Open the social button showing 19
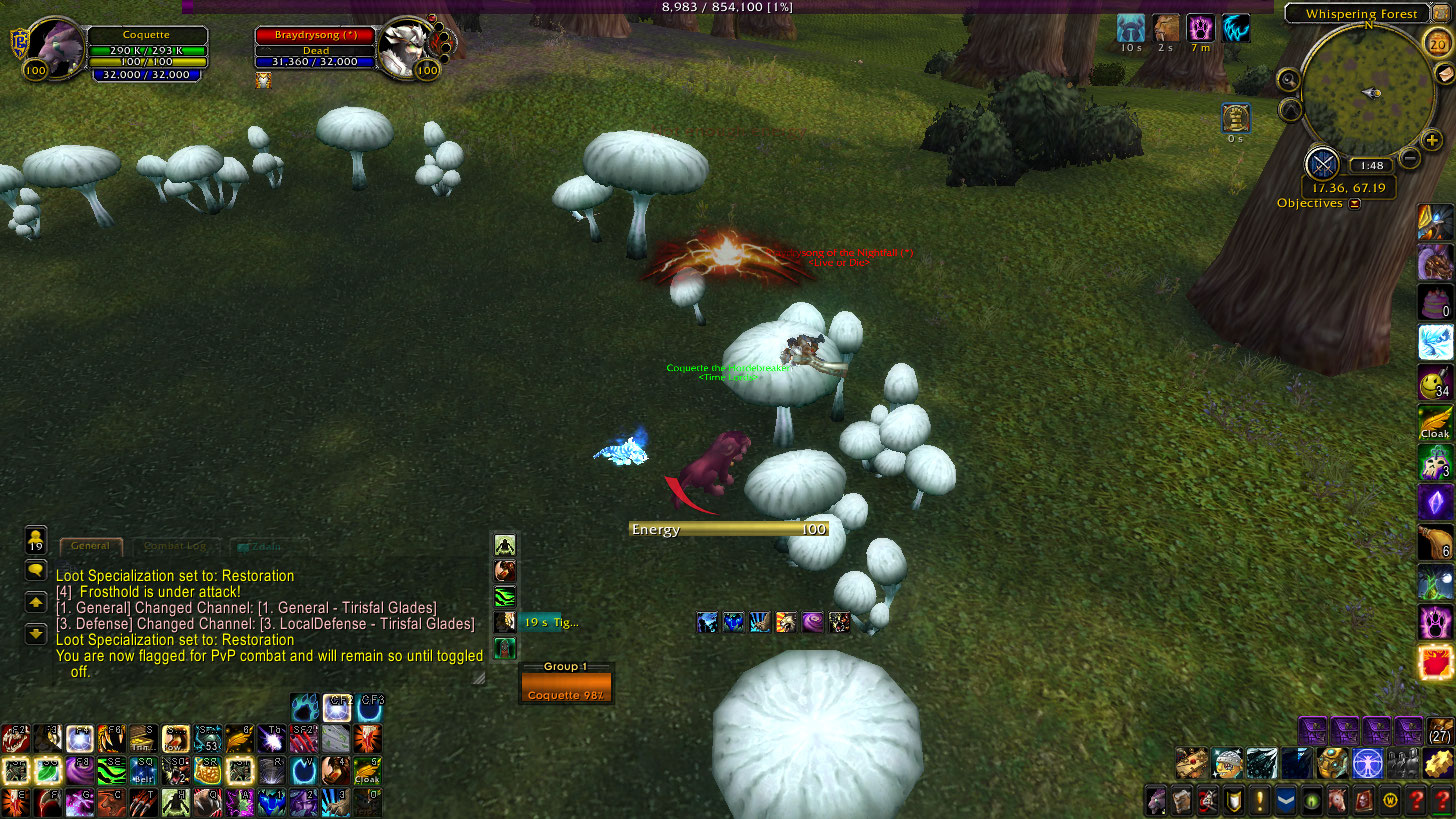Viewport: 1456px width, 819px height. (35, 540)
